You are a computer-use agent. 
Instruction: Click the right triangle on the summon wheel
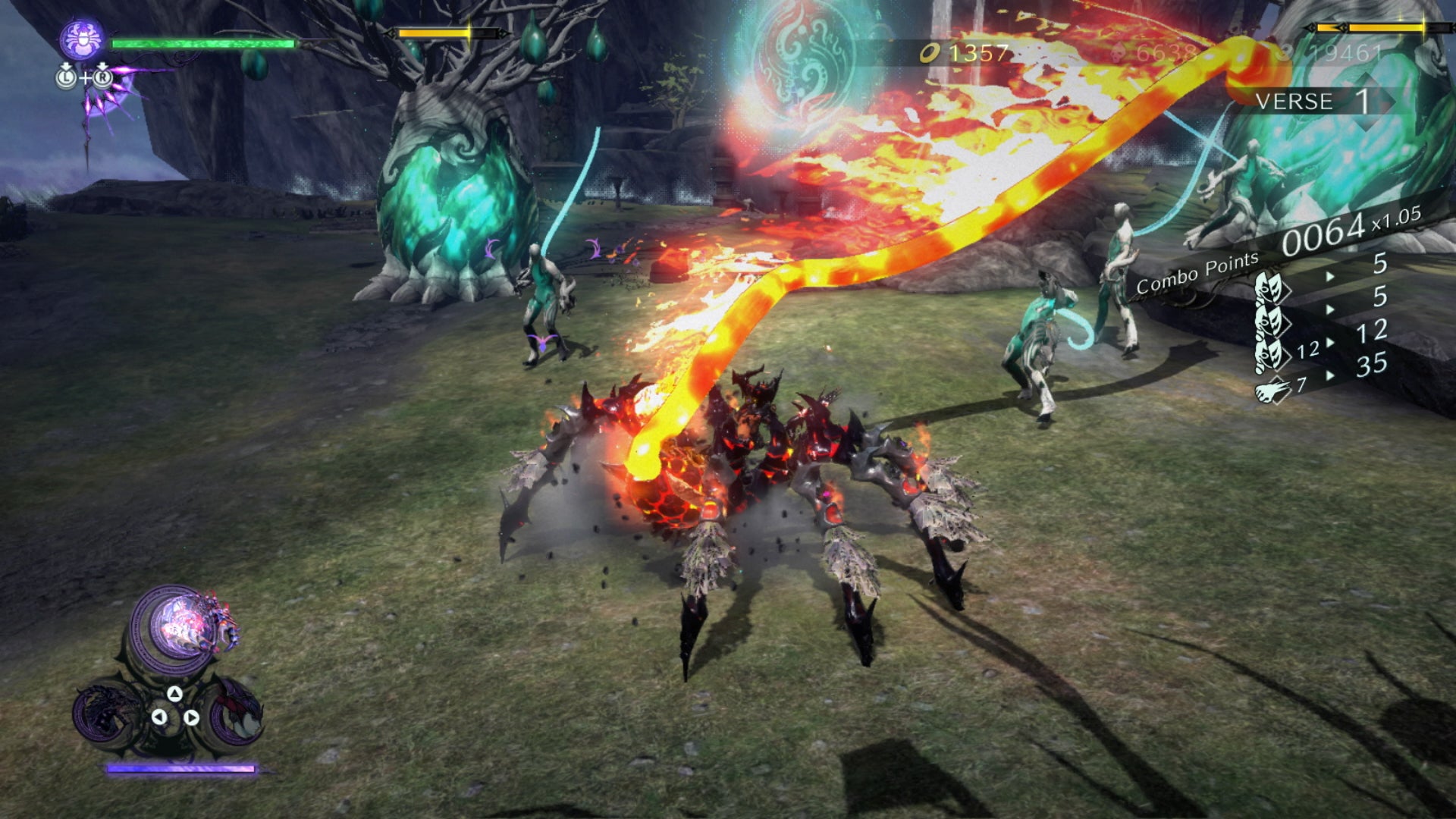pyautogui.click(x=191, y=717)
